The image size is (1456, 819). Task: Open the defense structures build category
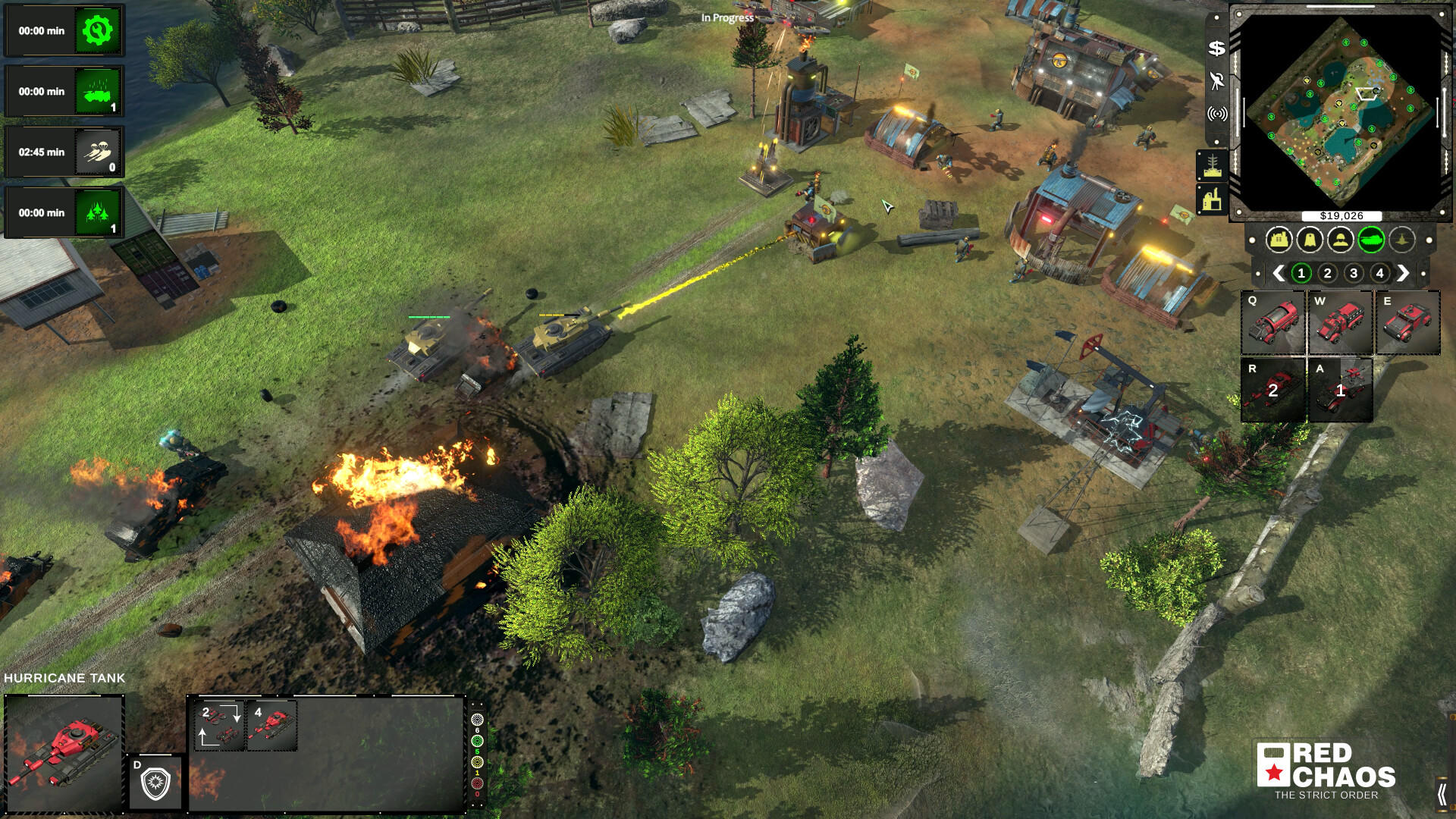click(1309, 240)
